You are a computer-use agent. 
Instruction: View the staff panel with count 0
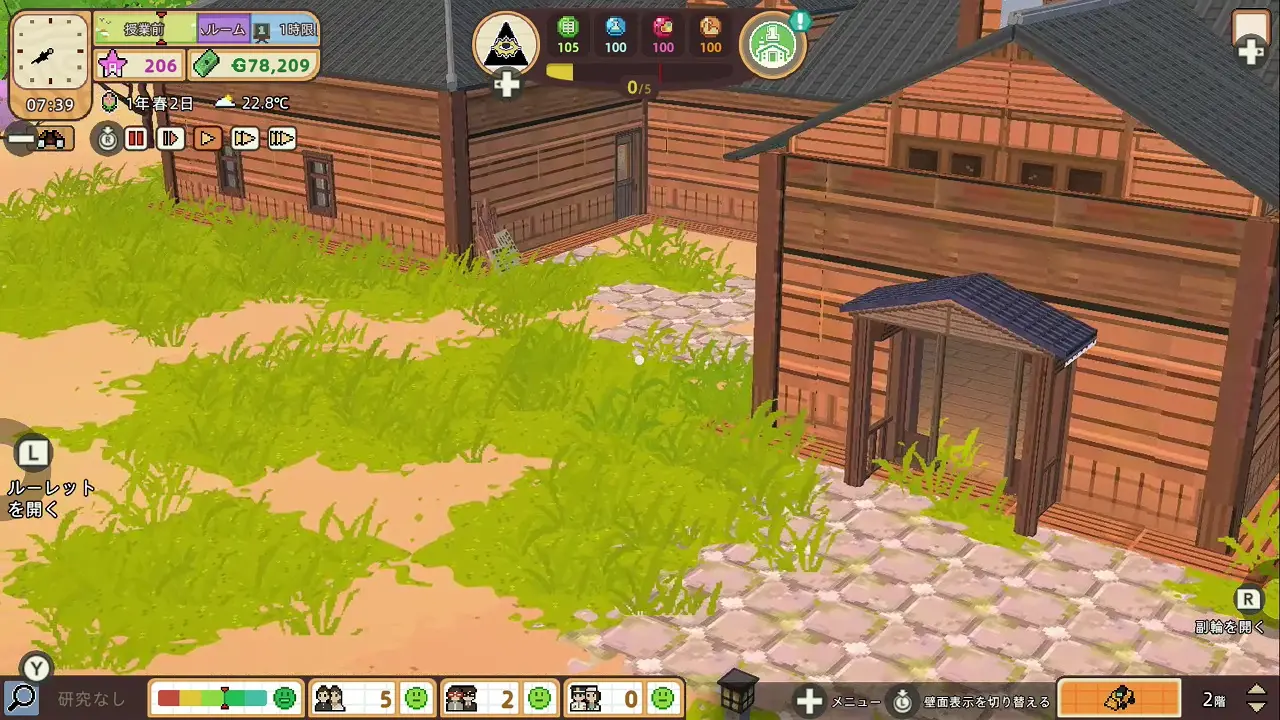click(622, 698)
